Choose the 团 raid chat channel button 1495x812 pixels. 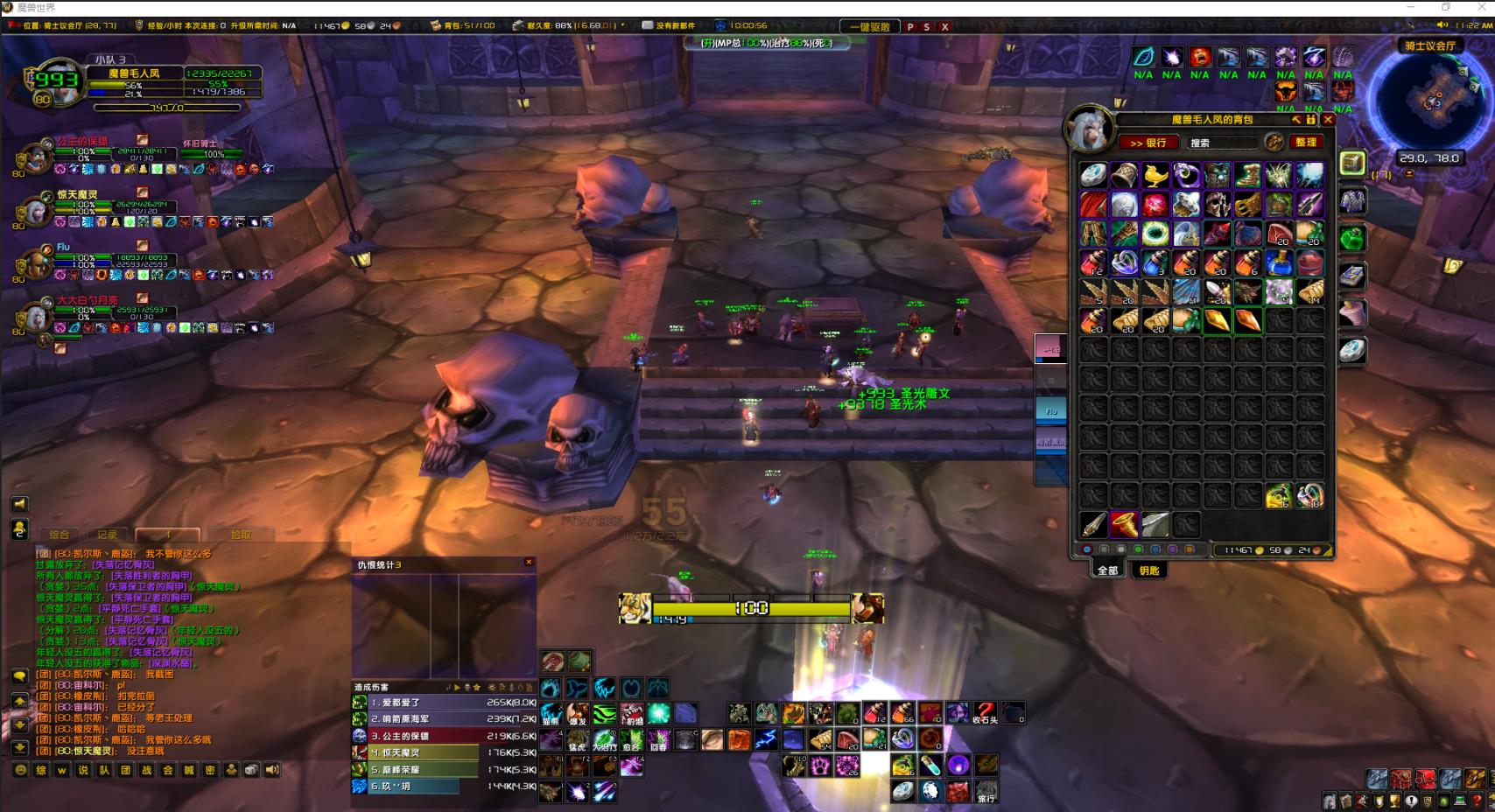point(125,770)
